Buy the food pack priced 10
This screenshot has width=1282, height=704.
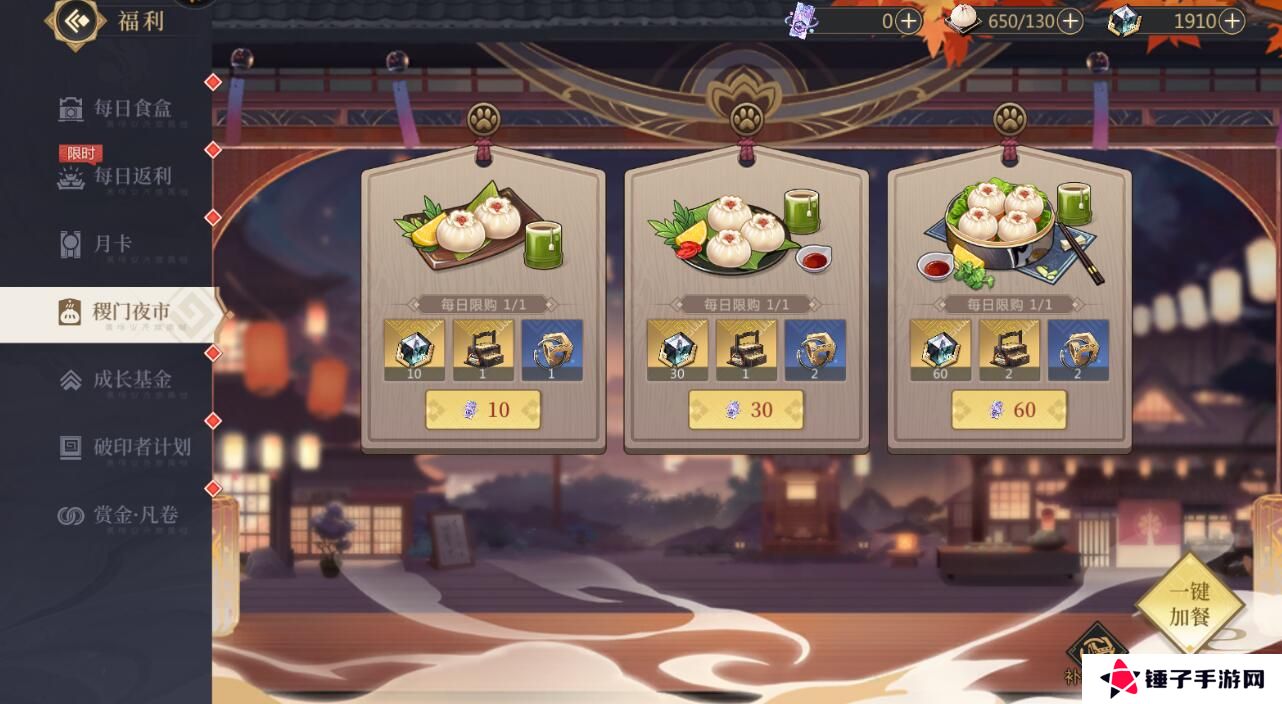click(x=483, y=410)
